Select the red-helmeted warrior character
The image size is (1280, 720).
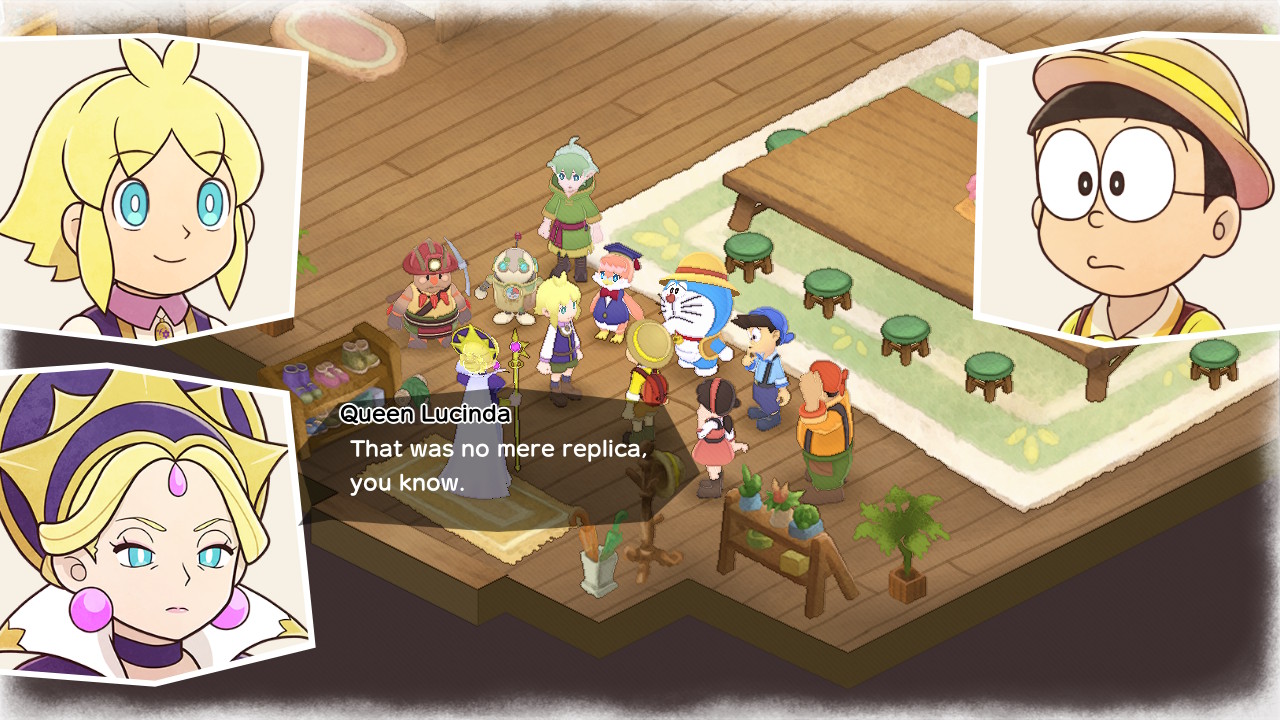[x=430, y=290]
